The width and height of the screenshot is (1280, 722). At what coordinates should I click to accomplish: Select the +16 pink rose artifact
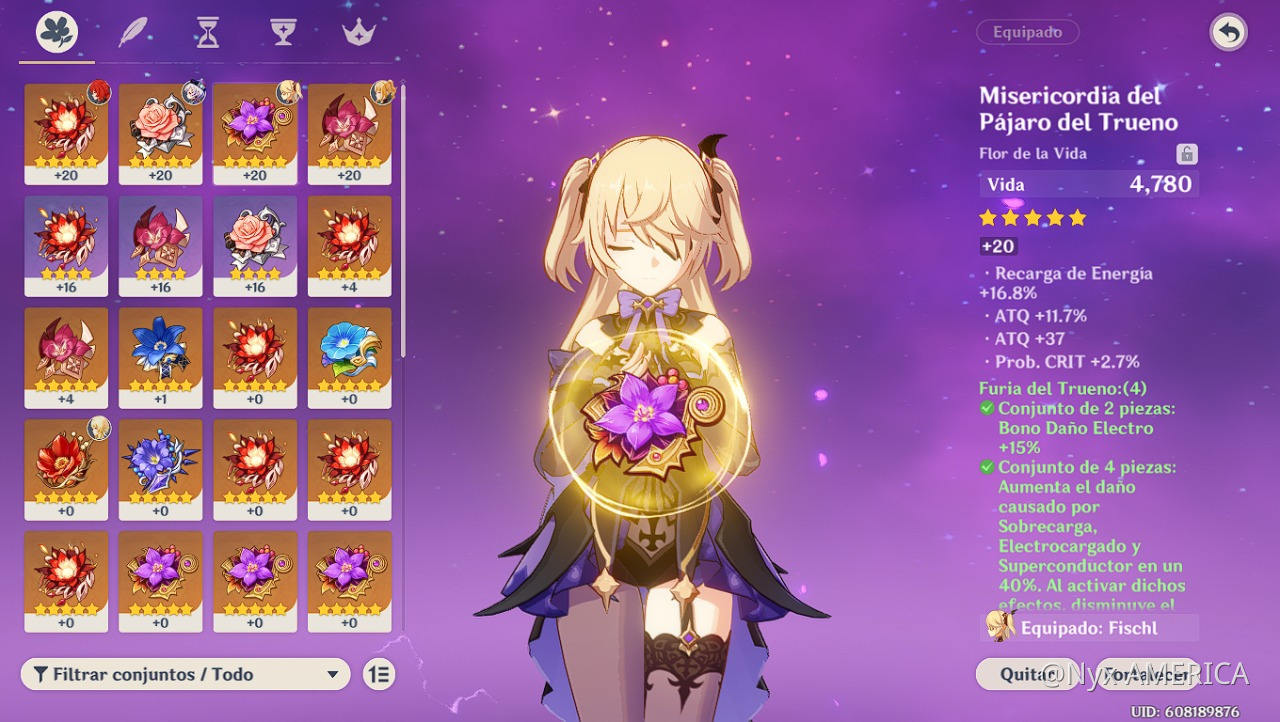point(255,245)
